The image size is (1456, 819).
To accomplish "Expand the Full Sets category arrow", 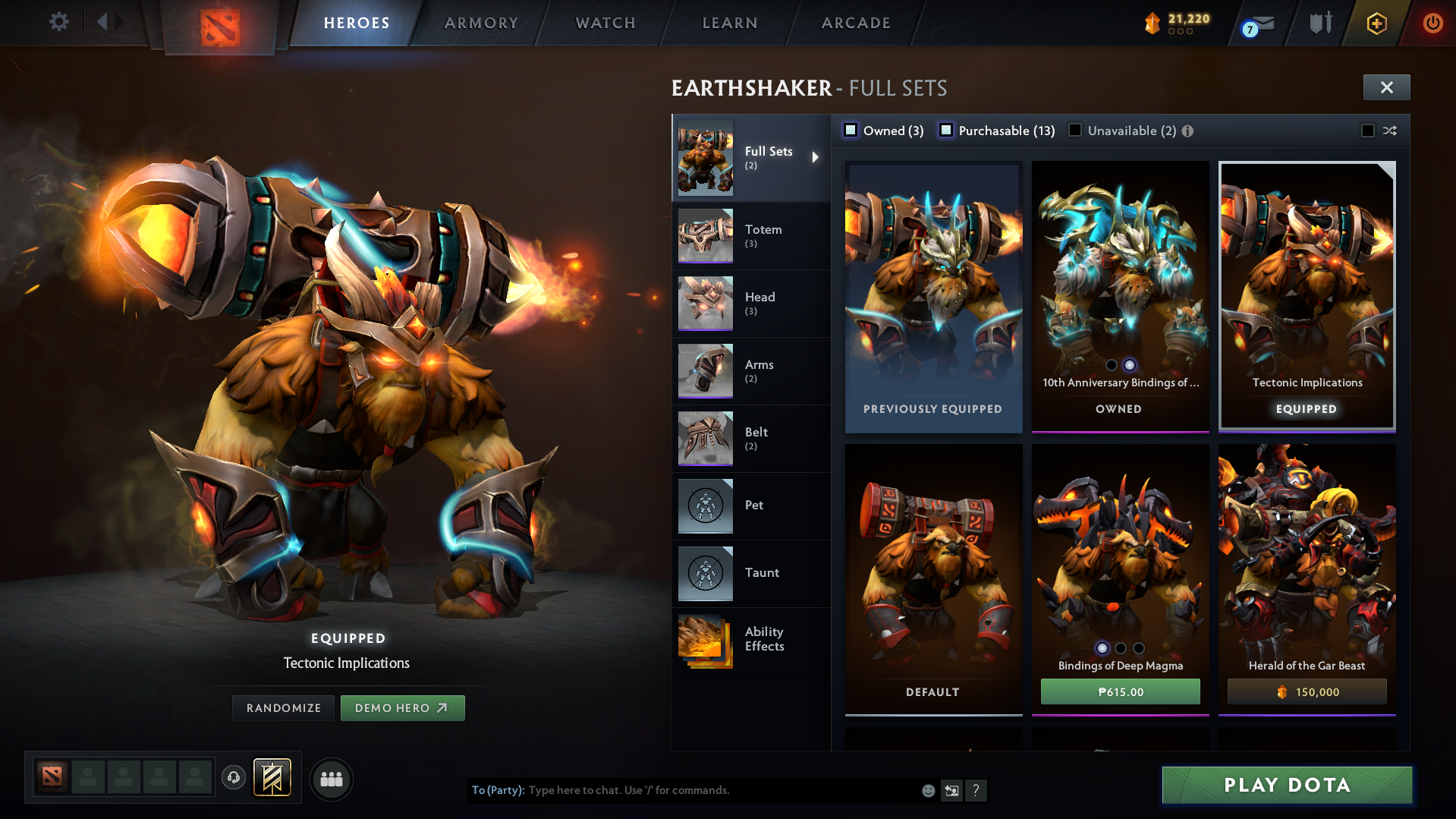I will (816, 157).
